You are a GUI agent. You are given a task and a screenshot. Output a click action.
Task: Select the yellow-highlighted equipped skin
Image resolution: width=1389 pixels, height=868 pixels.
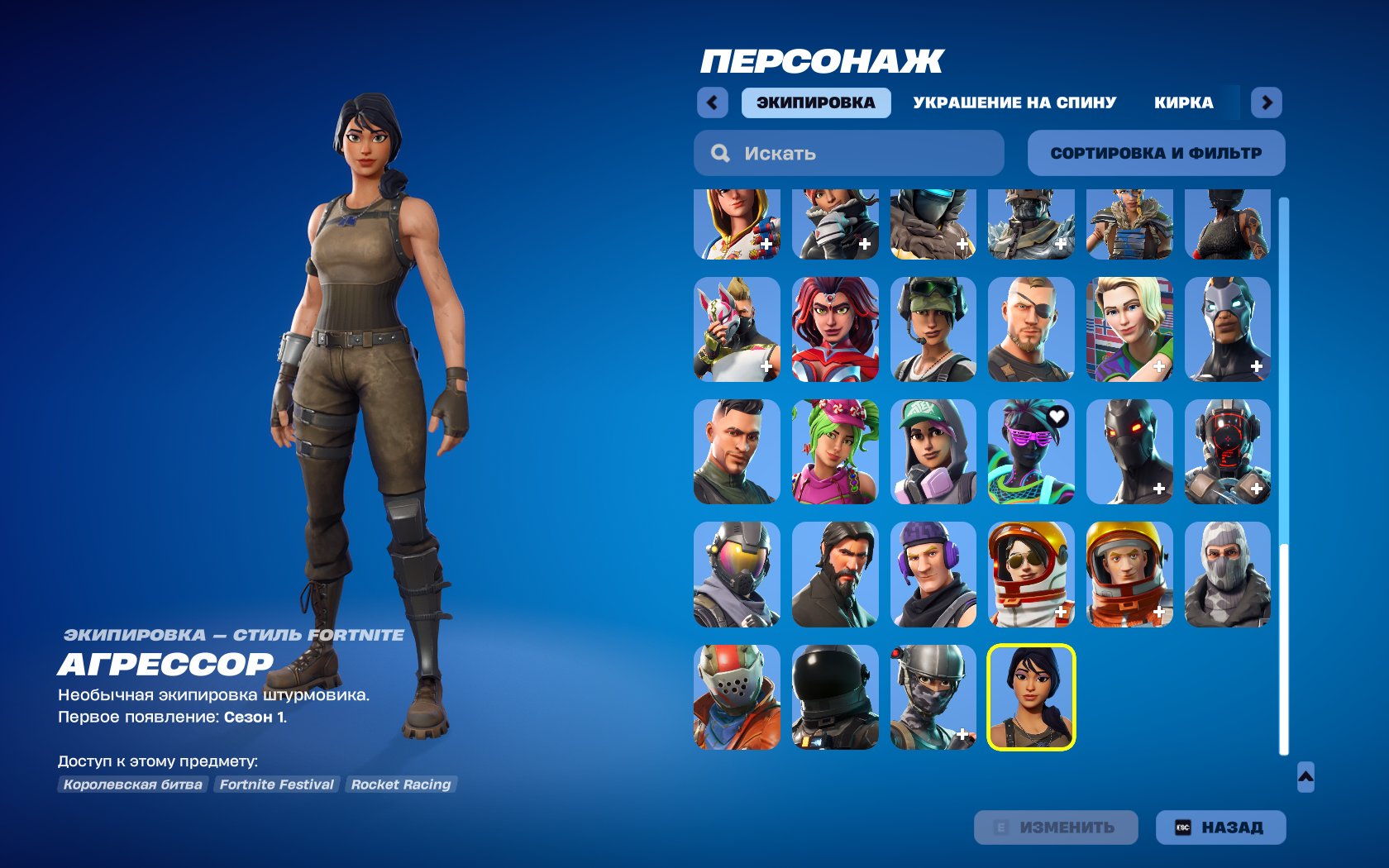click(1030, 699)
